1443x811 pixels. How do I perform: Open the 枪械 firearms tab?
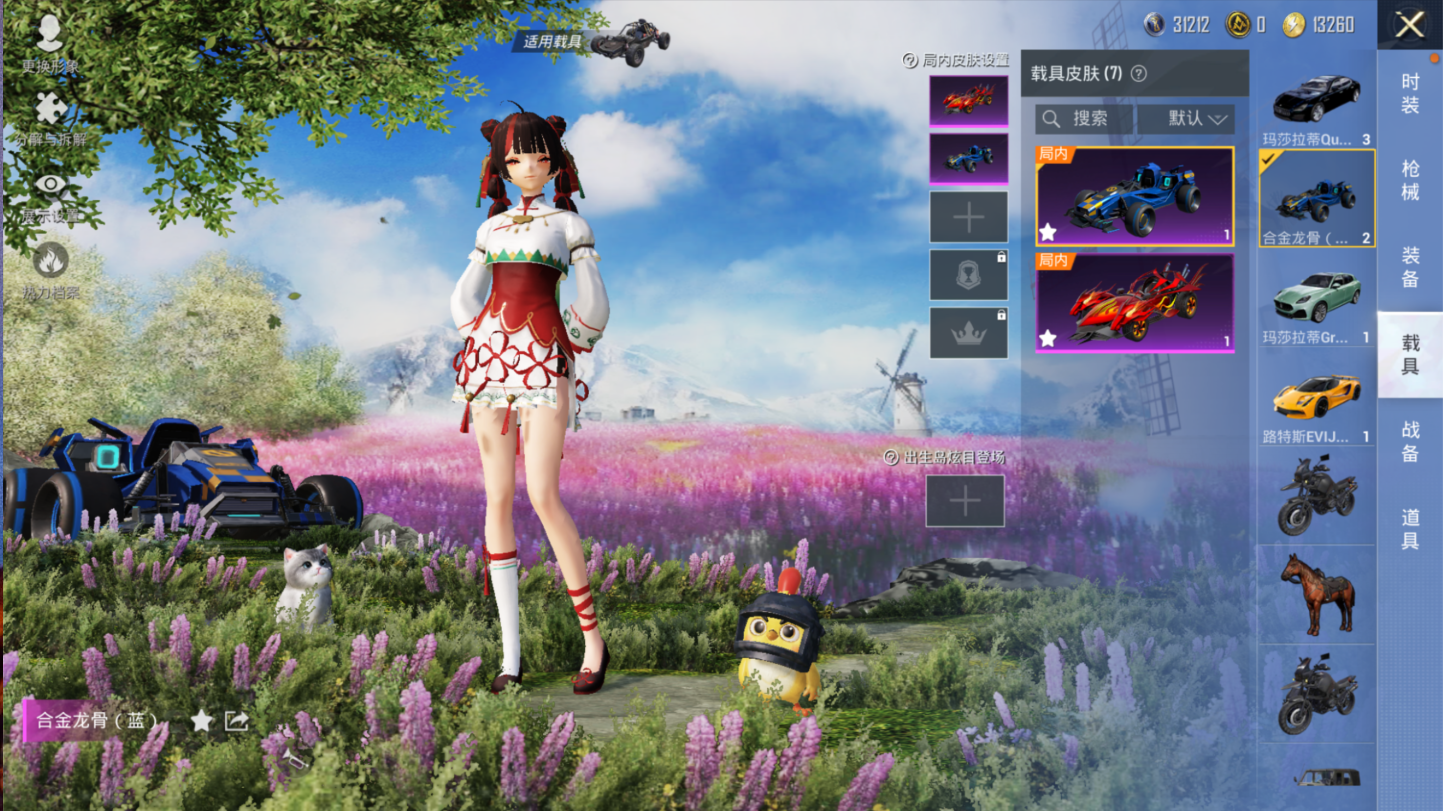point(1410,180)
